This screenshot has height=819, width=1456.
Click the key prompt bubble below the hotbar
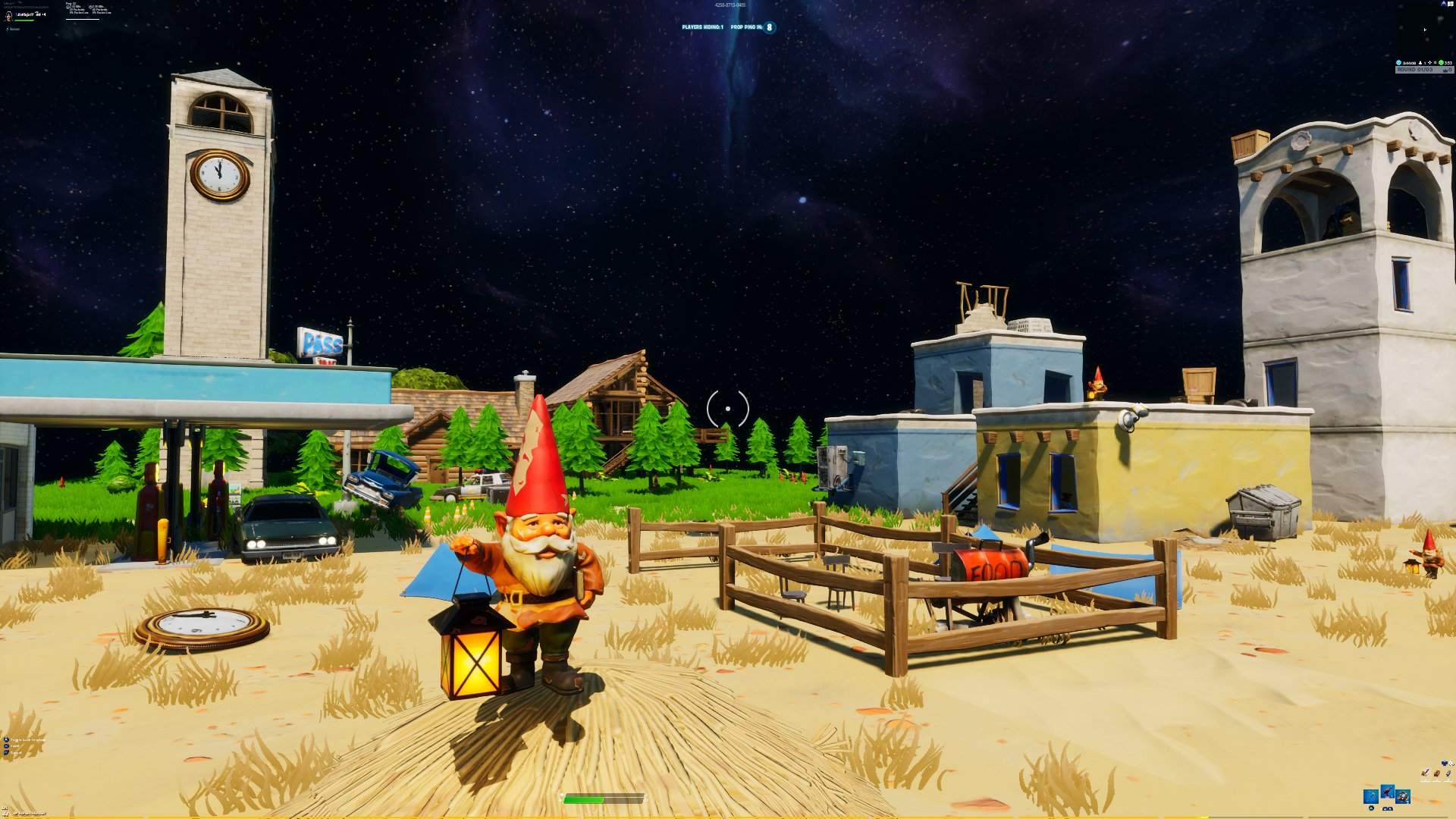(x=1387, y=808)
